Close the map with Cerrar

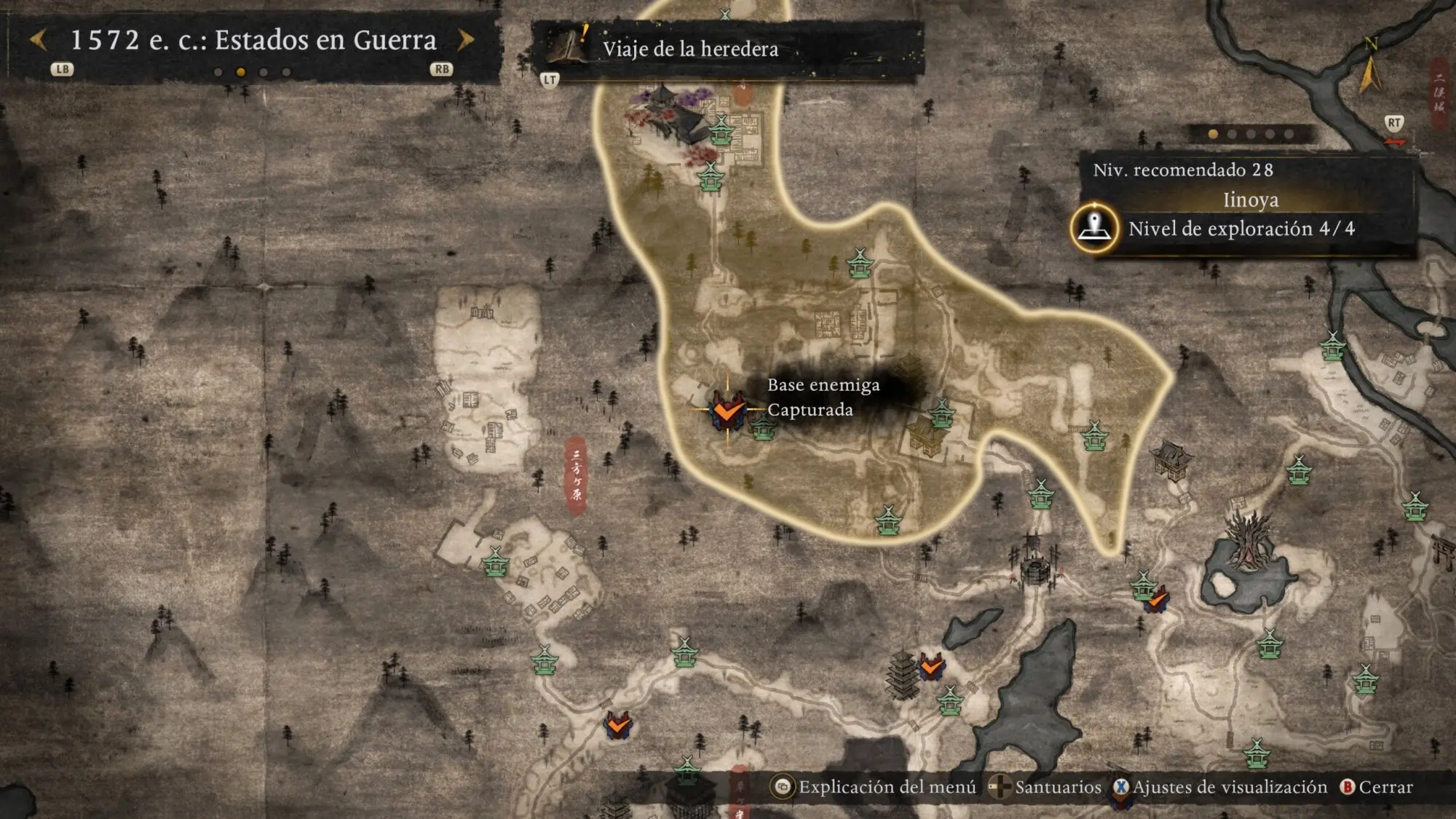coord(1377,787)
